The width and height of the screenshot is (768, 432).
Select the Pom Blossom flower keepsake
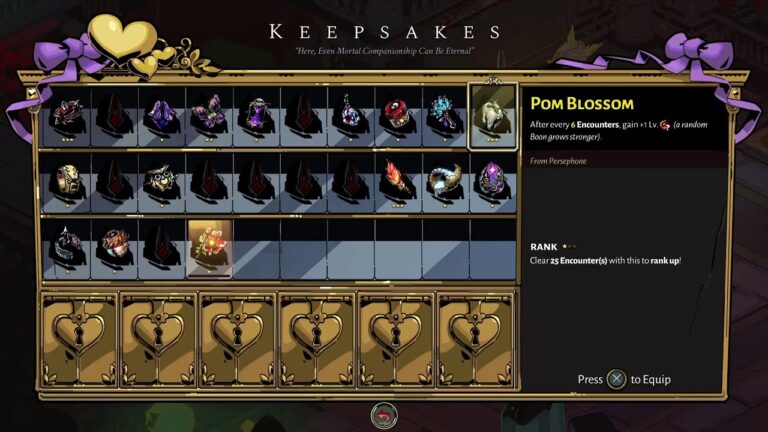pos(210,246)
